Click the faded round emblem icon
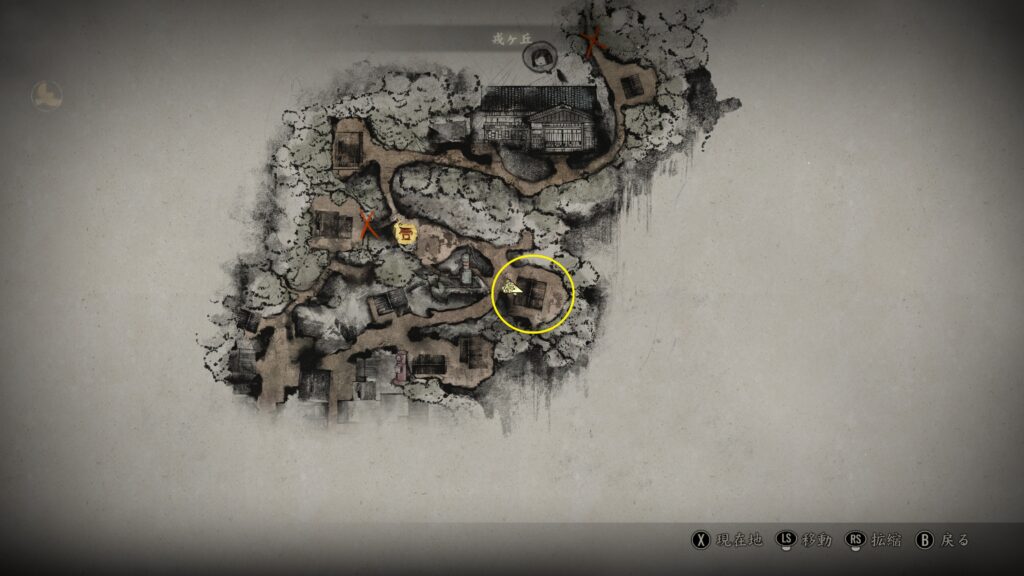Viewport: 1024px width, 576px height. tap(47, 95)
